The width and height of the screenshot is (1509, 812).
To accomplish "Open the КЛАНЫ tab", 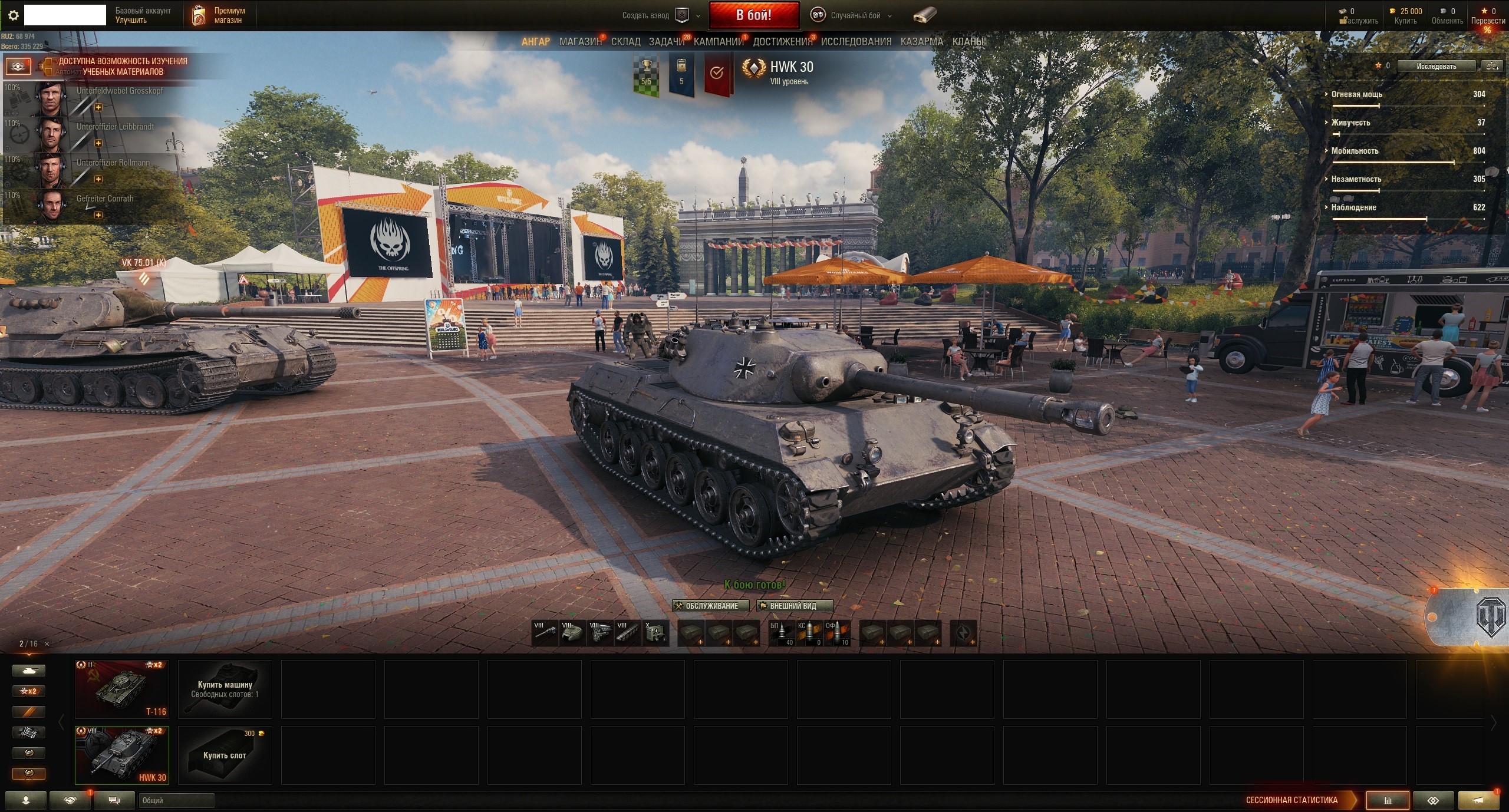I will pyautogui.click(x=967, y=42).
